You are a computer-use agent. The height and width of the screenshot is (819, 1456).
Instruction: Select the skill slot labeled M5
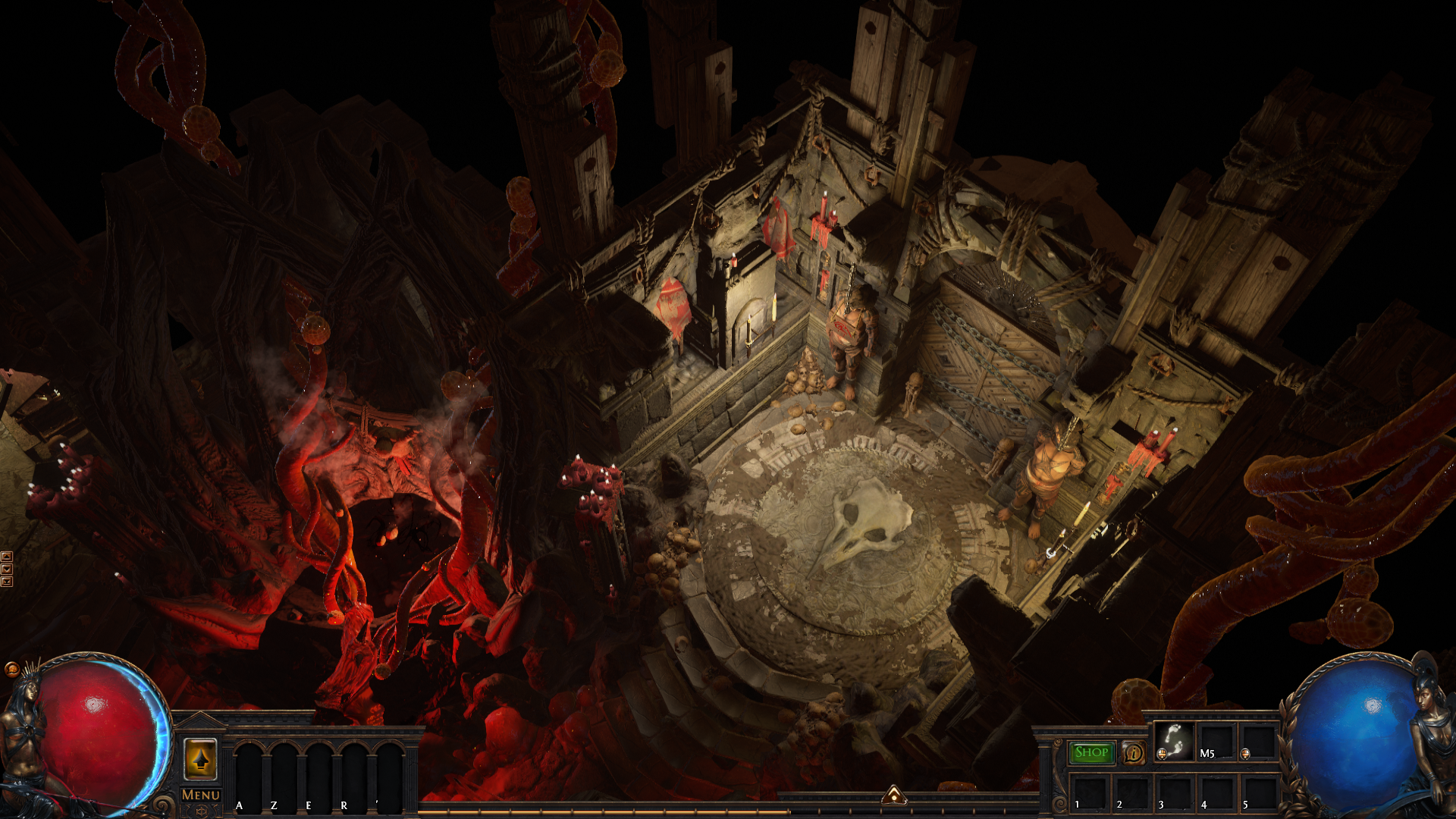coord(1216,742)
